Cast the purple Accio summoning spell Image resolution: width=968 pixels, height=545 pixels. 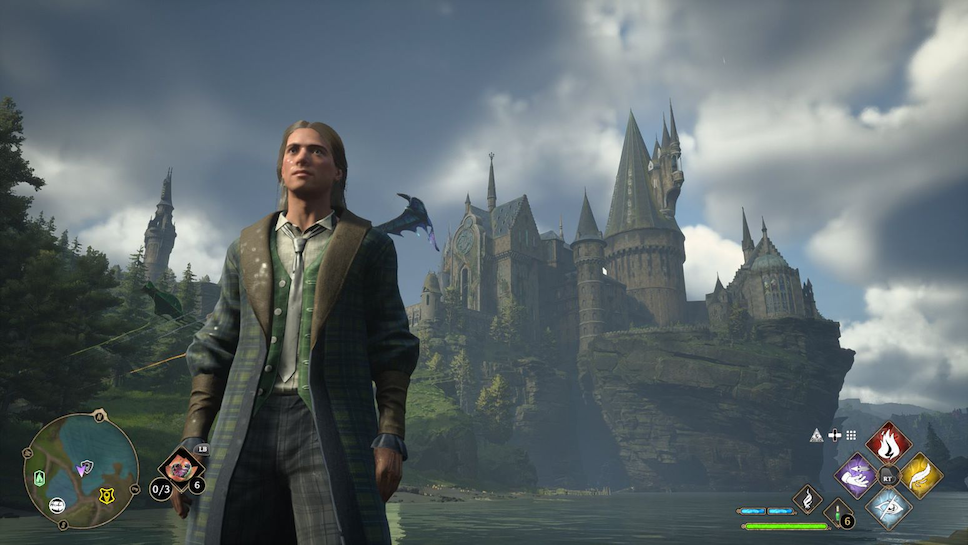point(855,474)
